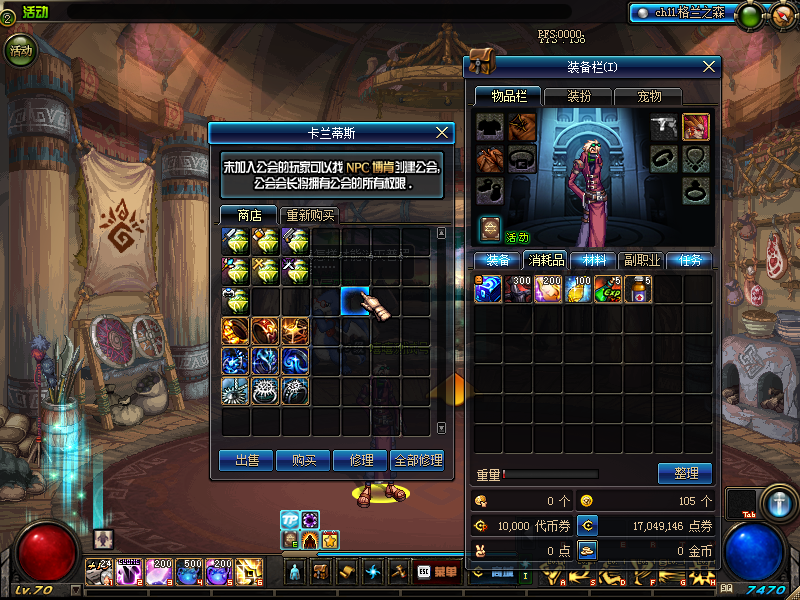Open the 菜单 menu on the bottom bar

pos(437,572)
